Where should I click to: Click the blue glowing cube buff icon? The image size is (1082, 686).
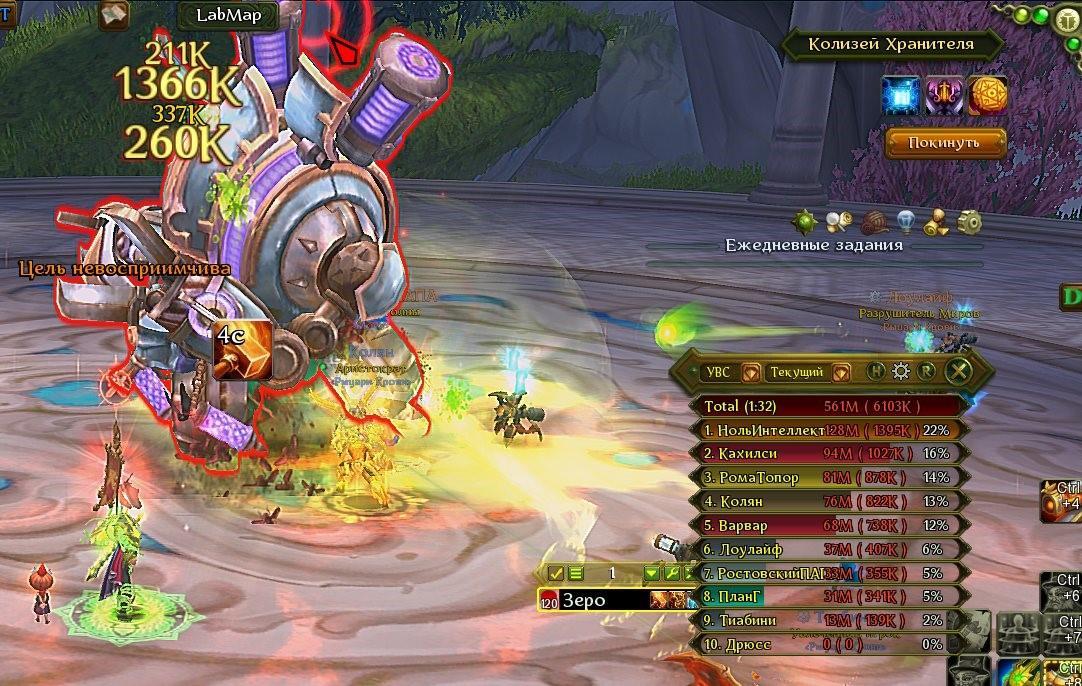click(x=900, y=95)
